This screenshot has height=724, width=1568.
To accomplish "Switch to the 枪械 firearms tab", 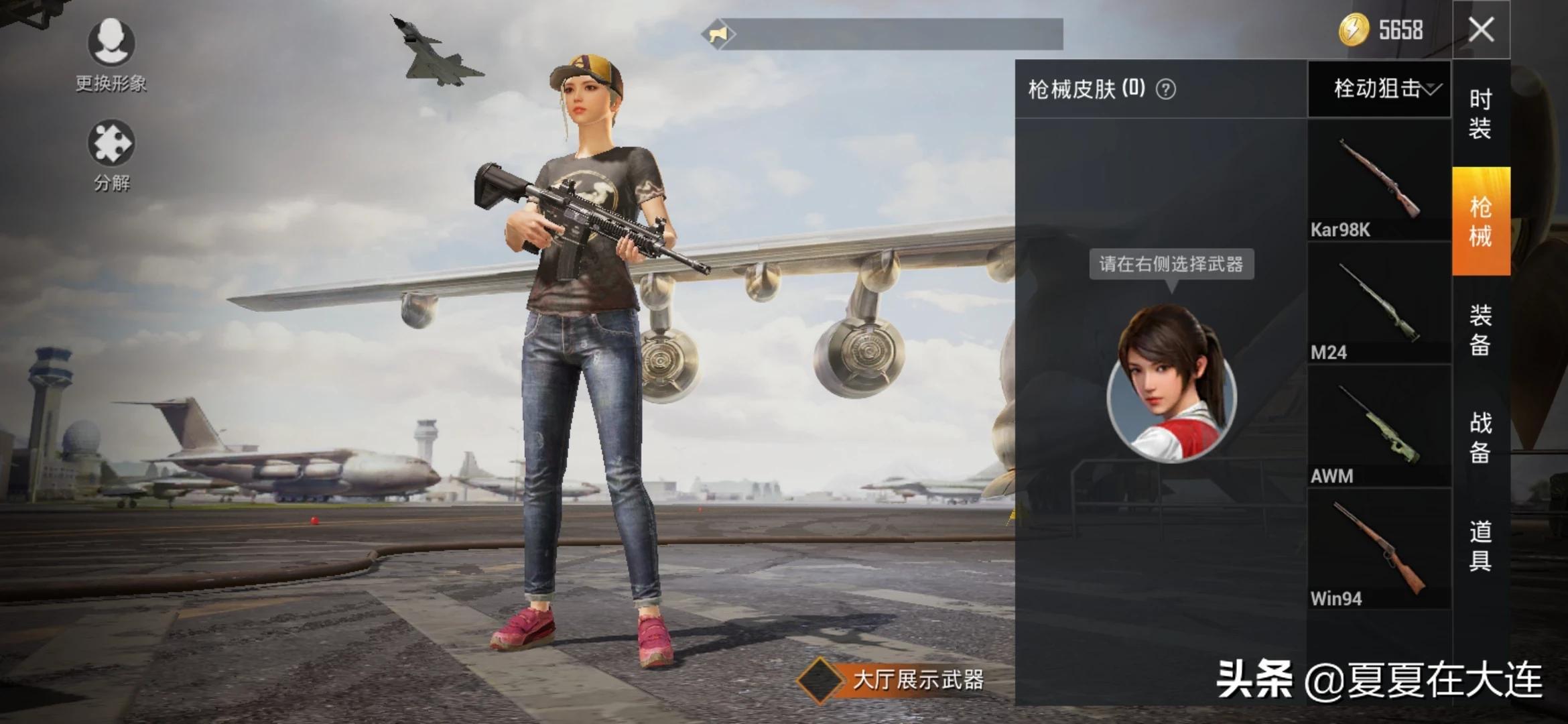I will (1481, 221).
